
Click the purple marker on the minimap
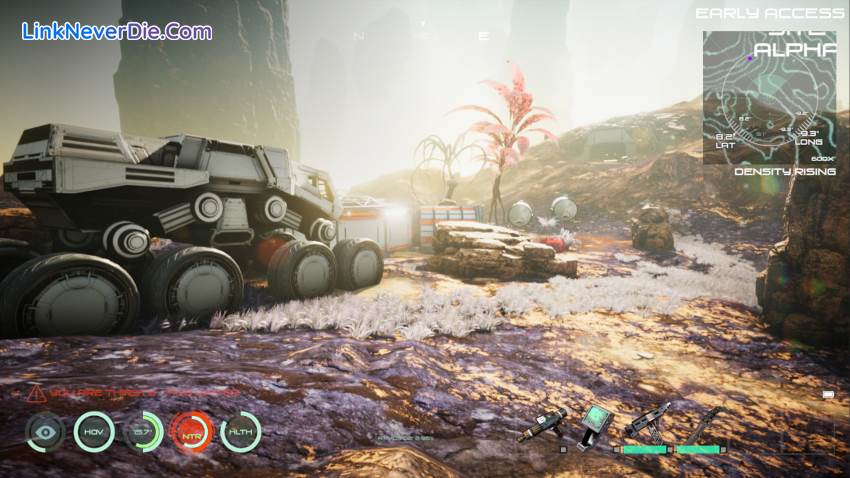(x=750, y=58)
